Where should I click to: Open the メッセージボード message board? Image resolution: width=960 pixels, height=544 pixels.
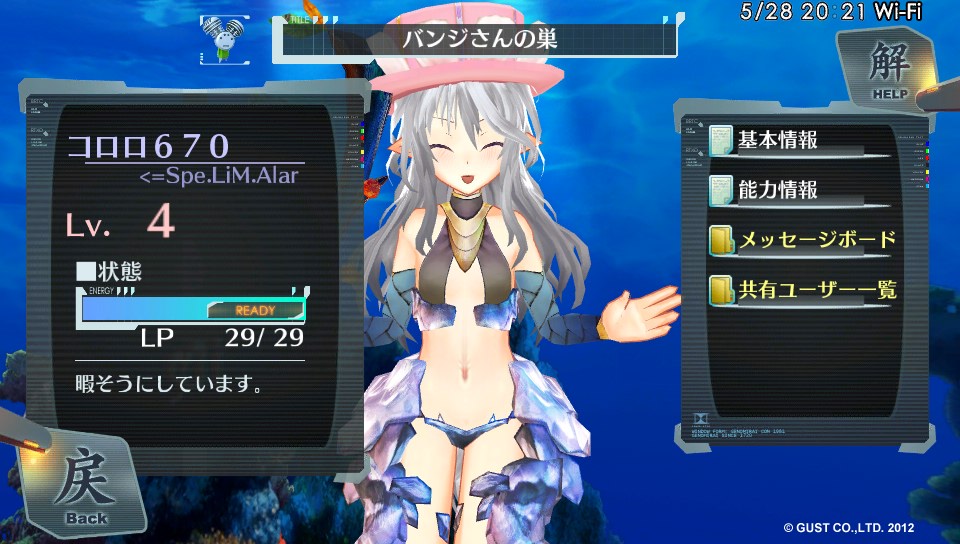coord(802,241)
